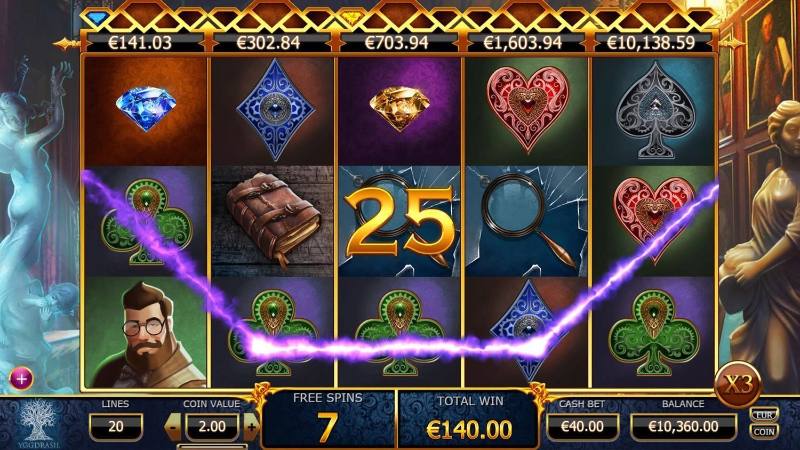This screenshot has height=450, width=800.
Task: Switch balance display to COIN
Action: (762, 430)
